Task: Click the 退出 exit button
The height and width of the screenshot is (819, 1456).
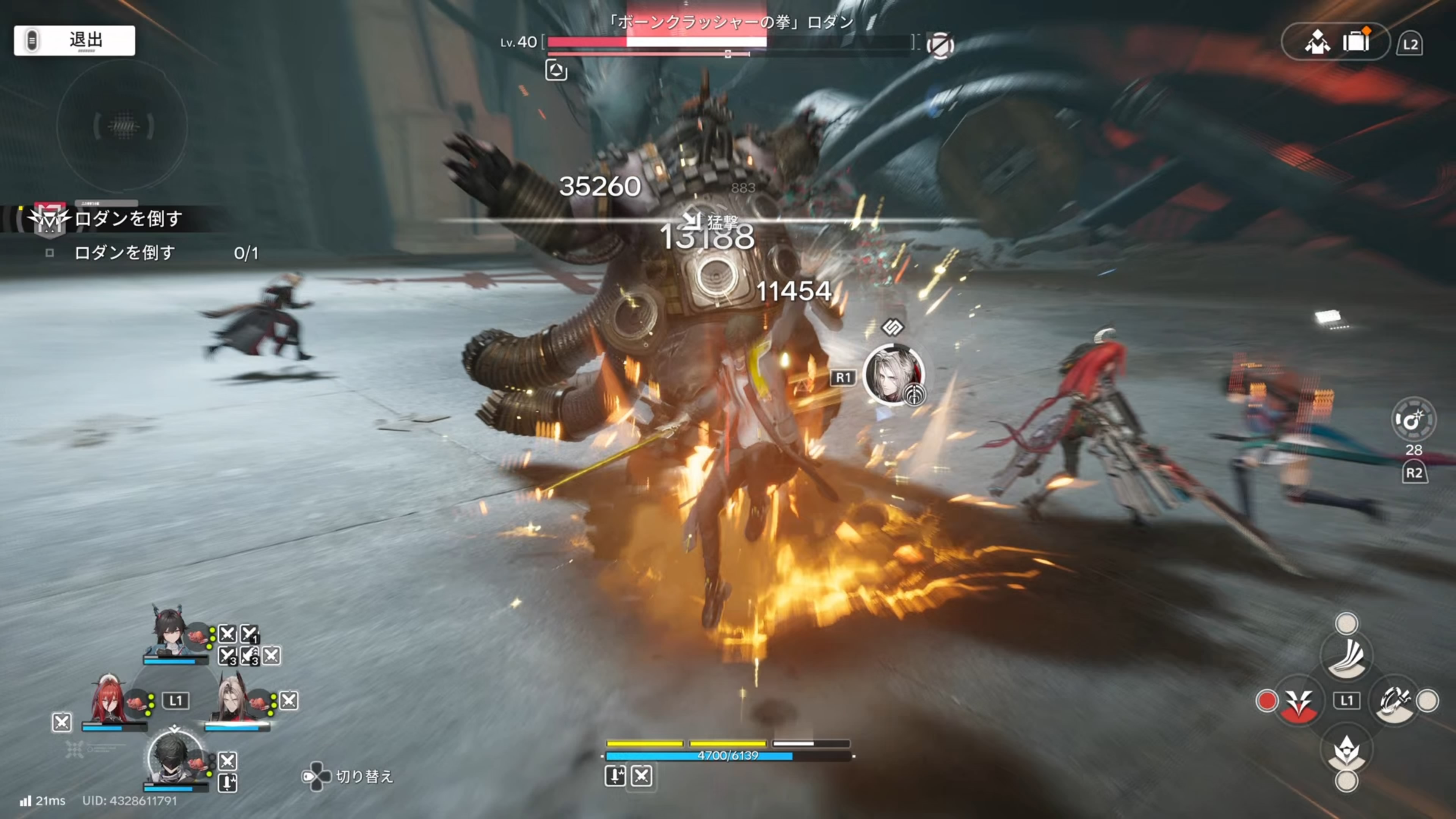Action: (75, 40)
